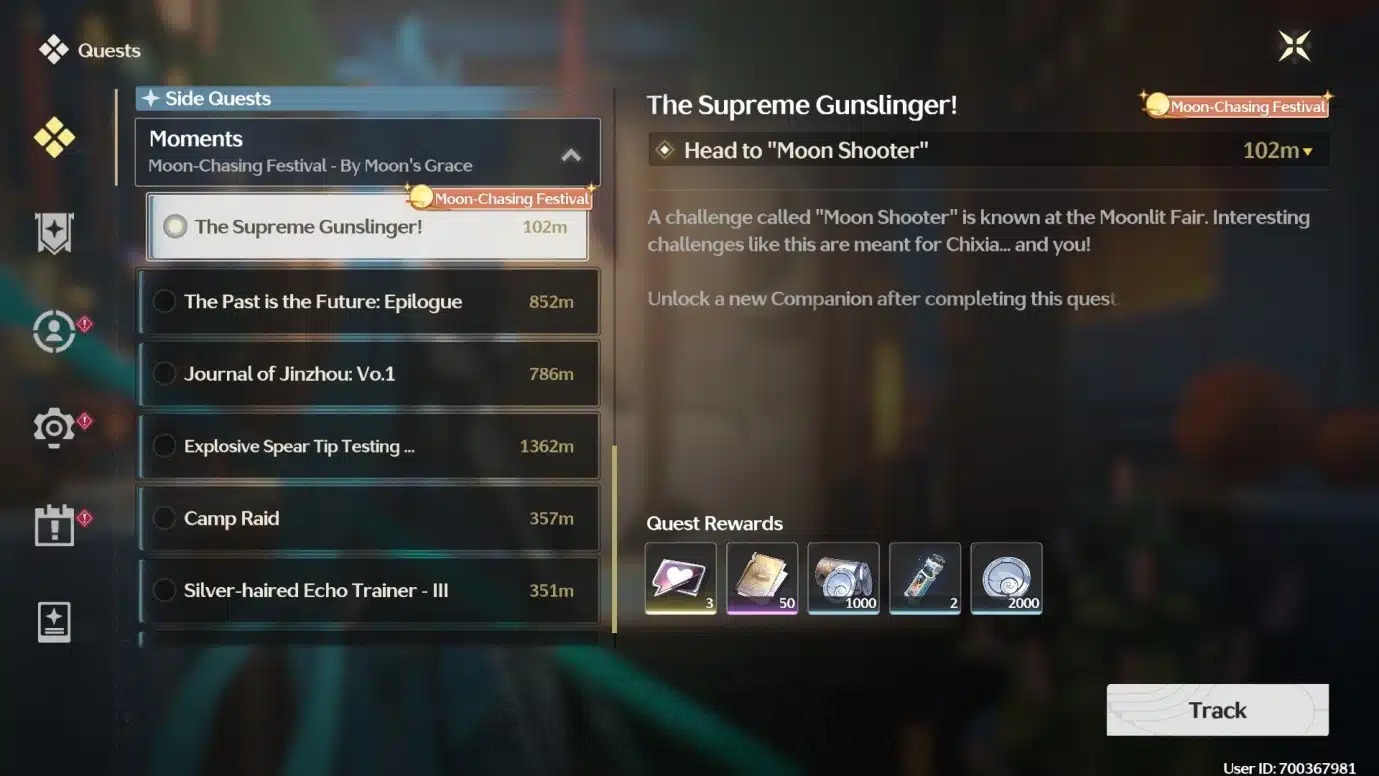Inspect the golden book reward with 50

pyautogui.click(x=762, y=577)
